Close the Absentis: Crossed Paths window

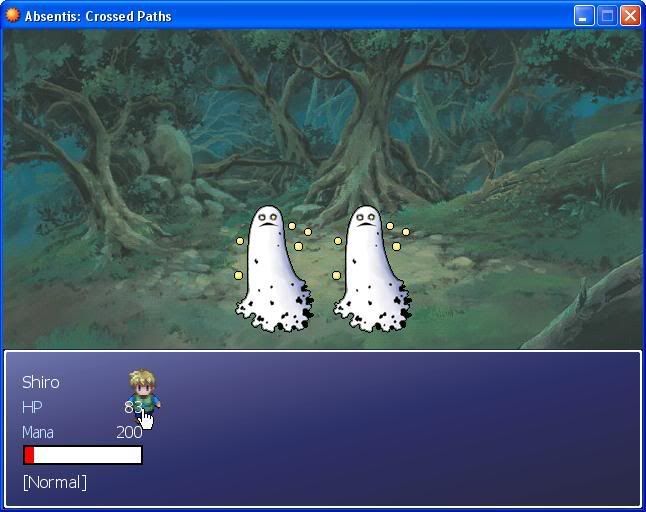click(x=629, y=16)
